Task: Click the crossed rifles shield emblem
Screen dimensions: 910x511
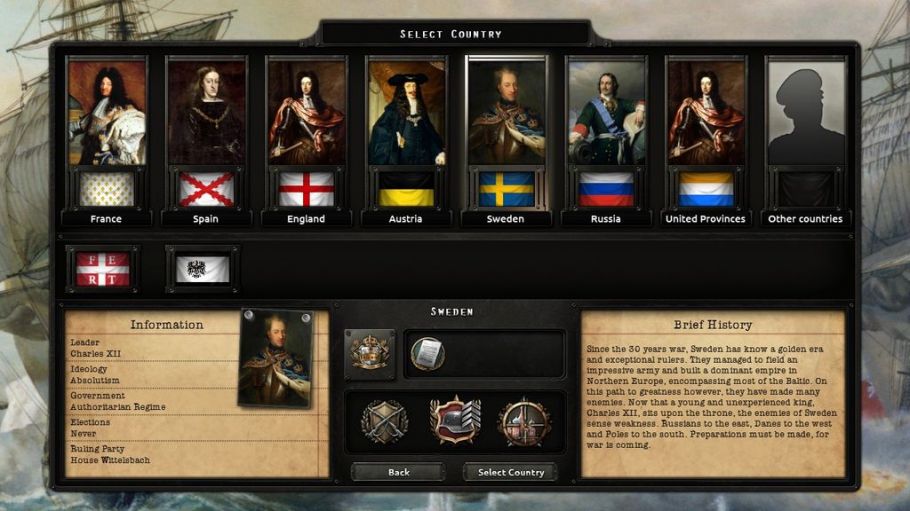Action: click(384, 421)
